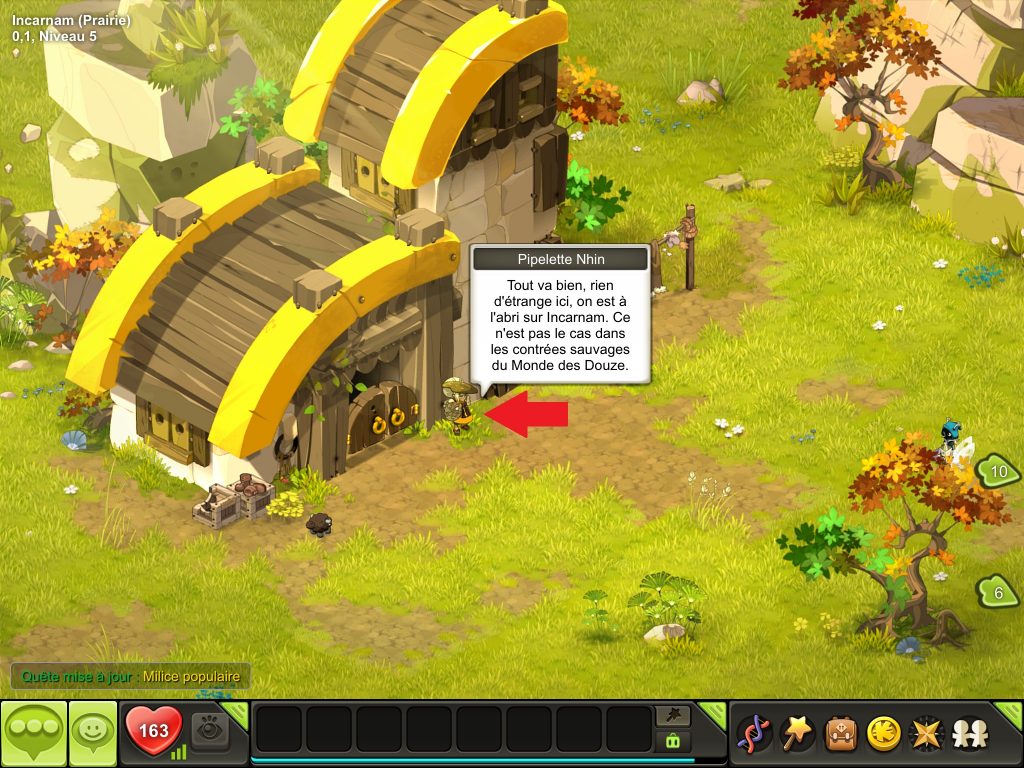Click the green arrow marked 6
Viewport: 1024px width, 768px height.
pos(998,593)
